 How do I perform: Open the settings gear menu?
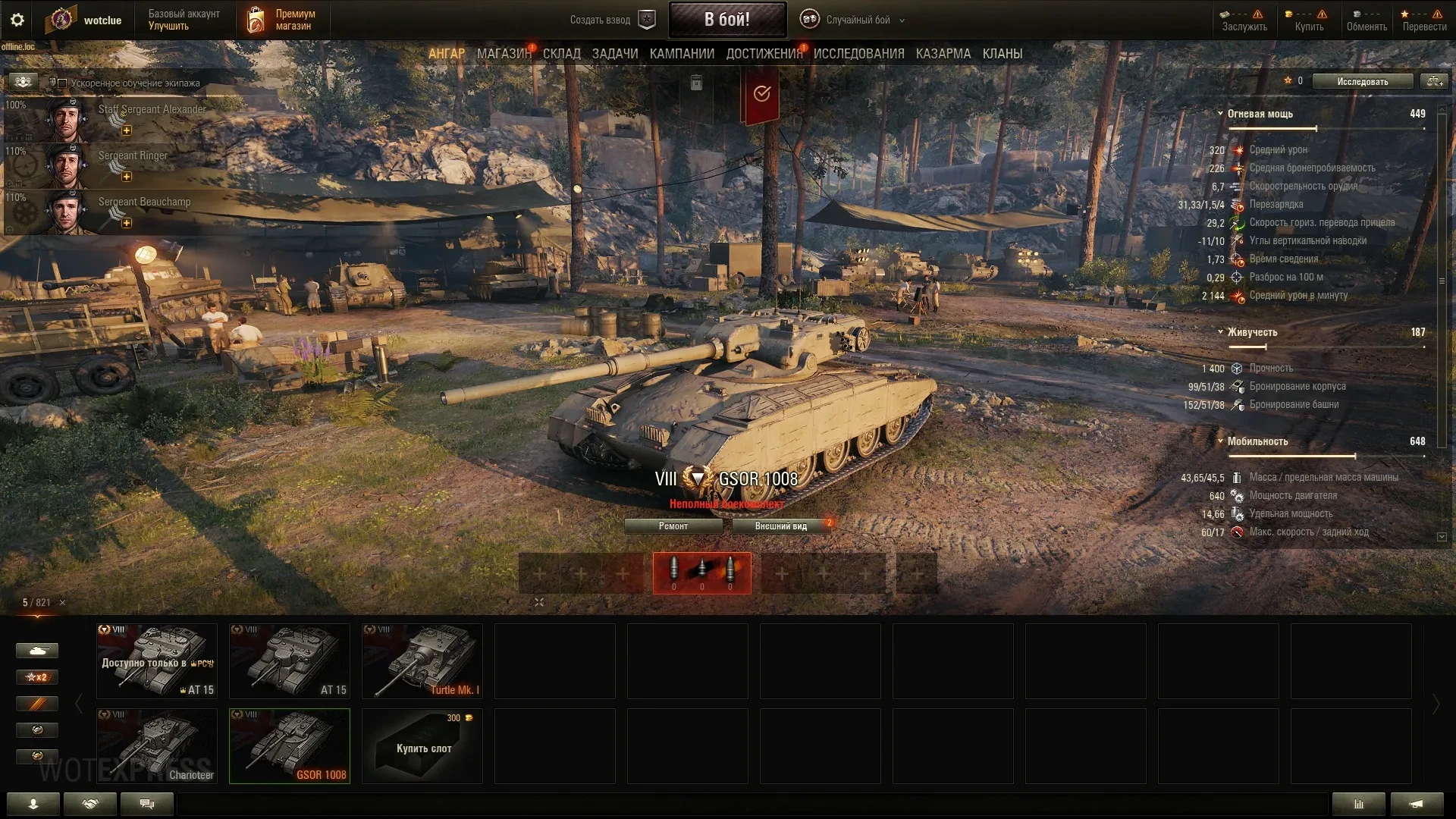17,20
